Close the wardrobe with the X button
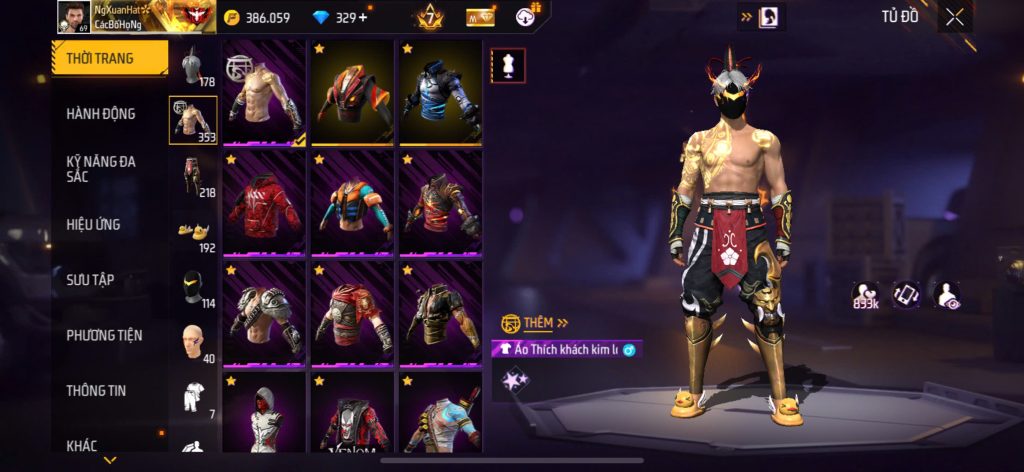This screenshot has height=472, width=1024. pos(955,17)
